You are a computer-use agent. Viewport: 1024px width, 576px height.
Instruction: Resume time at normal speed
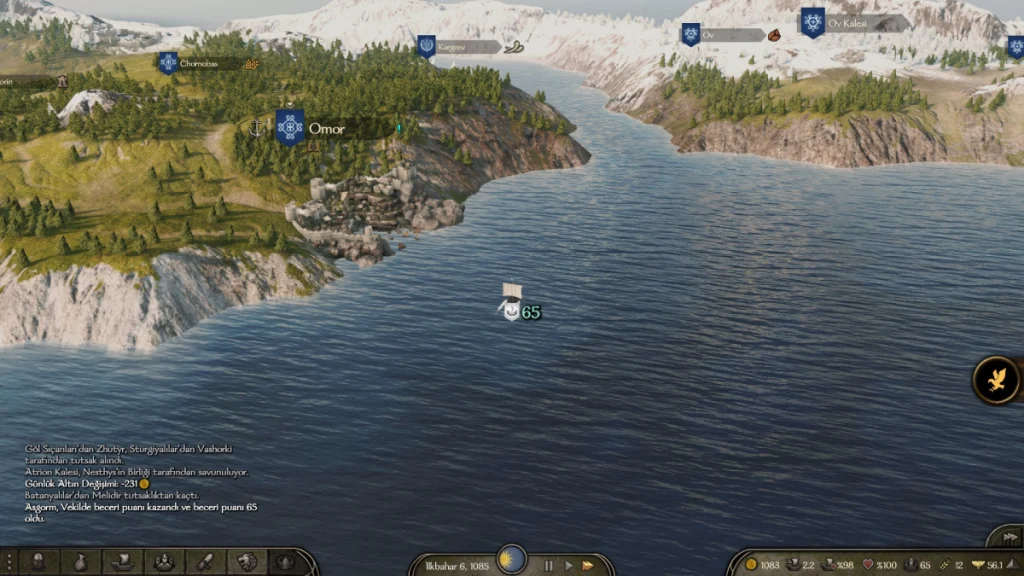coord(567,565)
